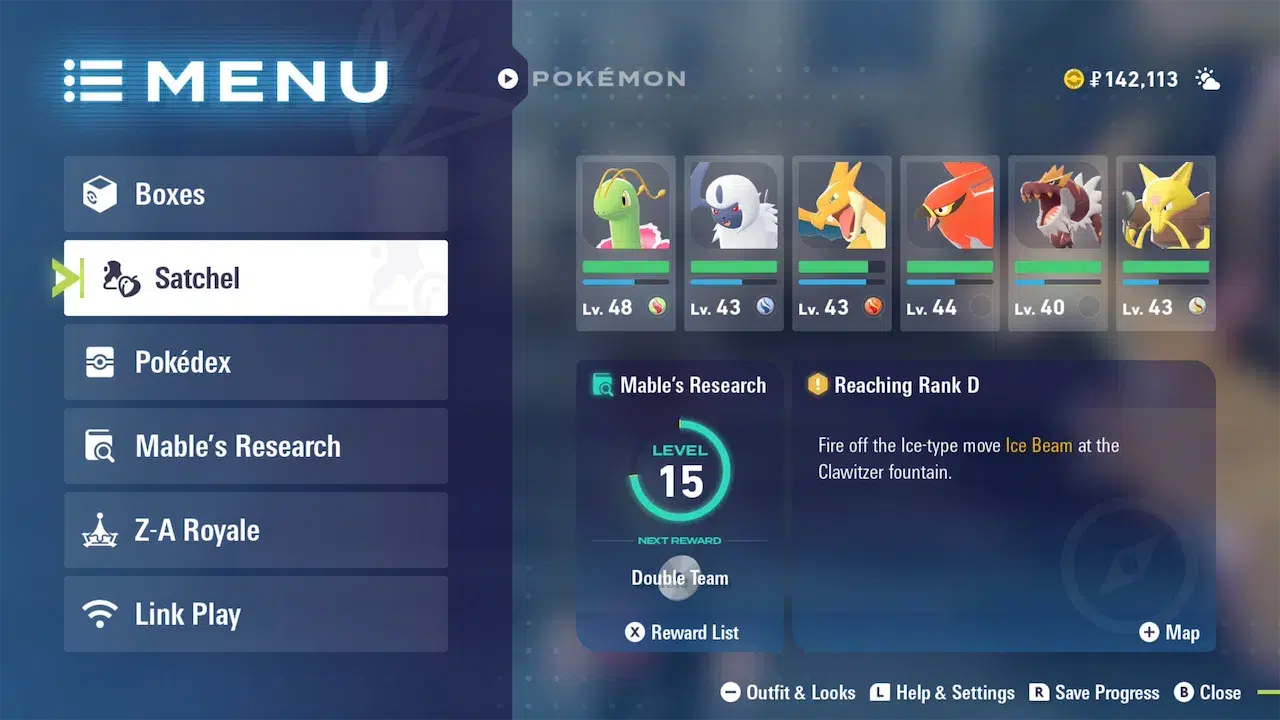Viewport: 1280px width, 720px height.
Task: Open the Pokédex
Action: coord(255,362)
